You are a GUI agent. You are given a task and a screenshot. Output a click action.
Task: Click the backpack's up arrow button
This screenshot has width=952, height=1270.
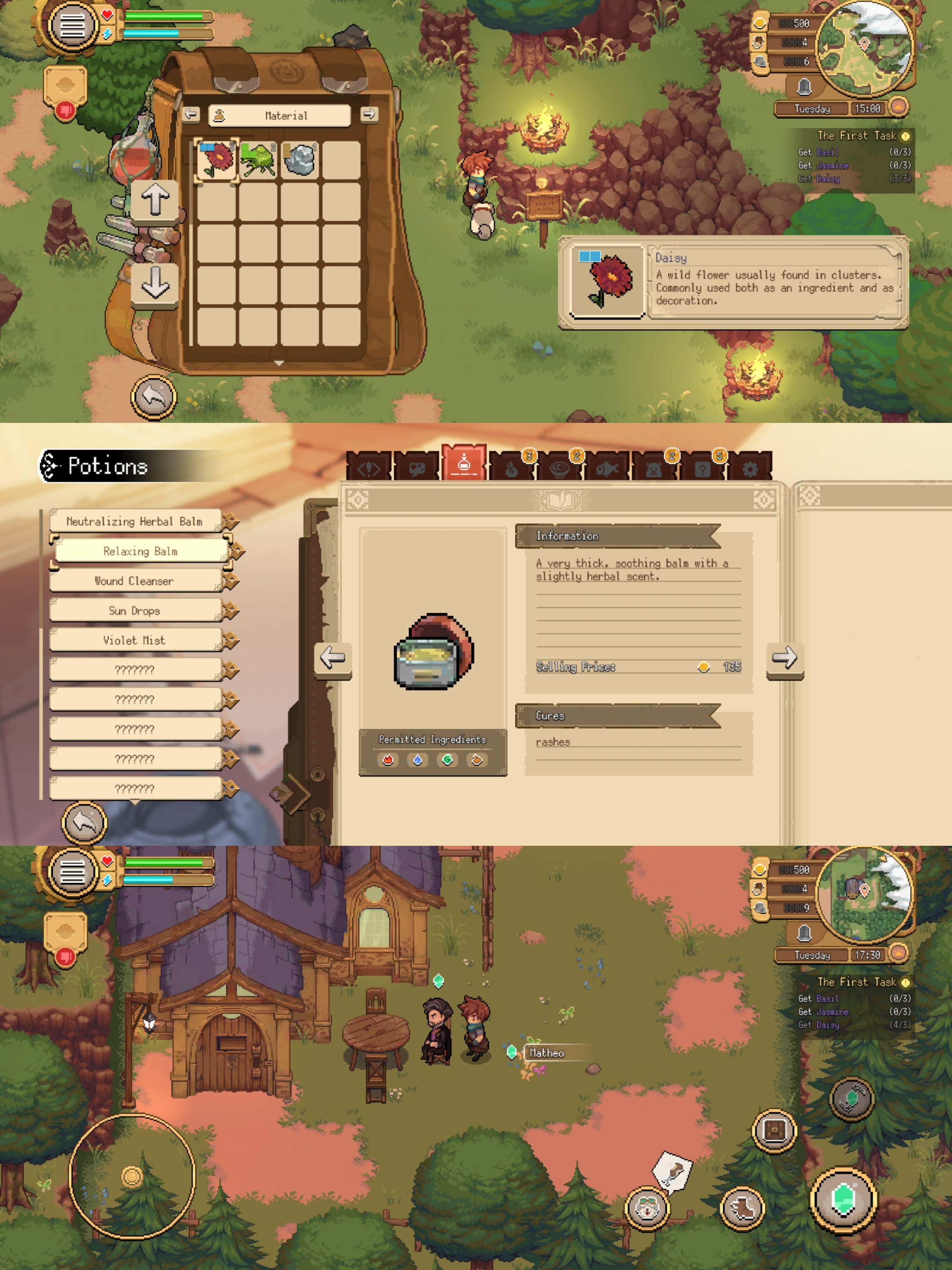[x=155, y=200]
